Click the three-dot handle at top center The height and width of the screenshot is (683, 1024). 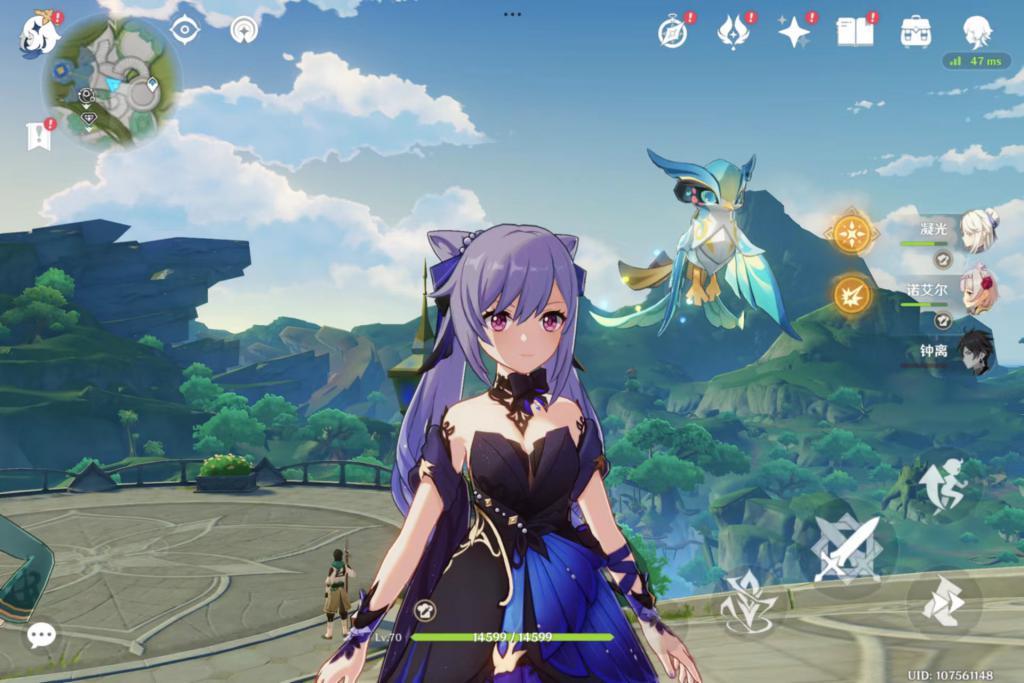(512, 14)
